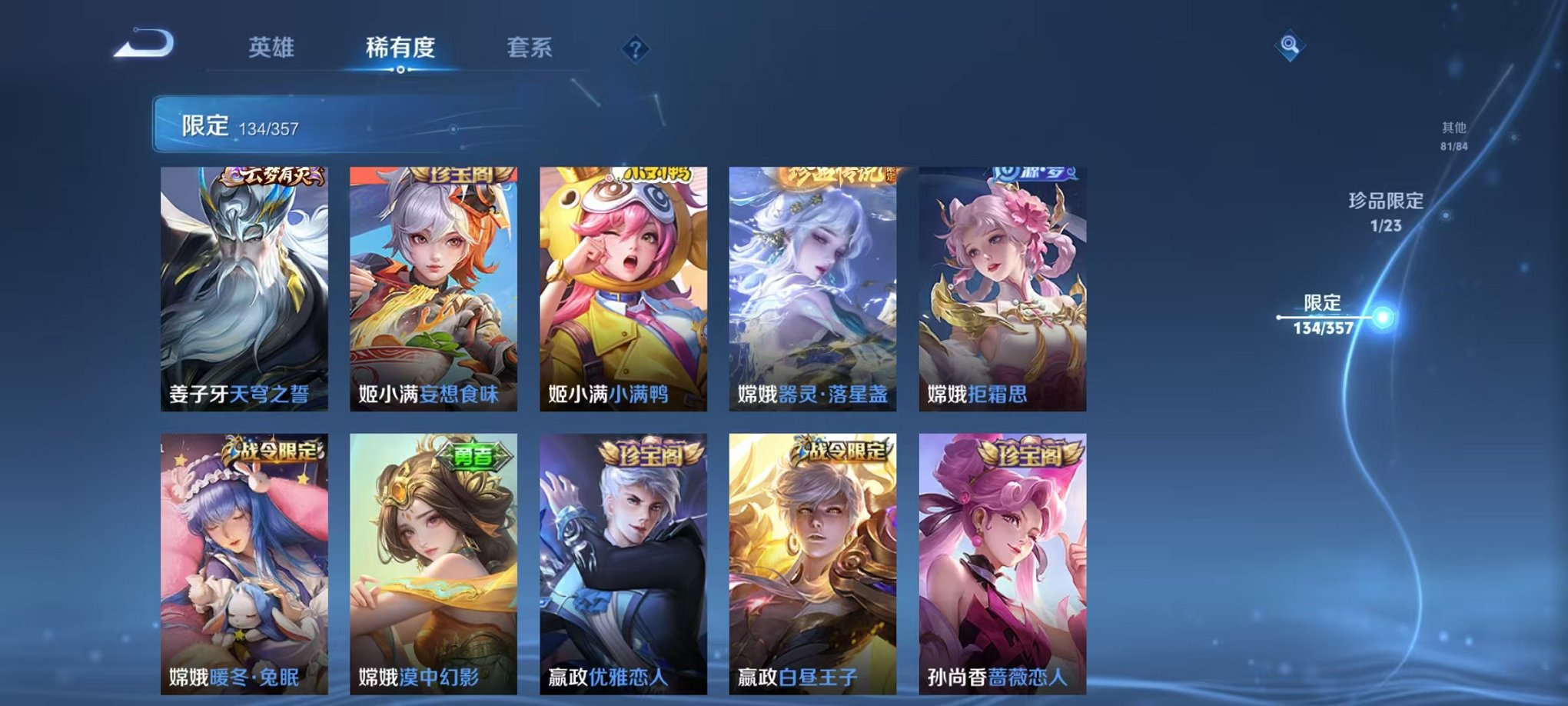Click the 云梦有灵 badge on 姜子牙天穹之誓
Viewport: 1568px width, 706px height.
(272, 175)
